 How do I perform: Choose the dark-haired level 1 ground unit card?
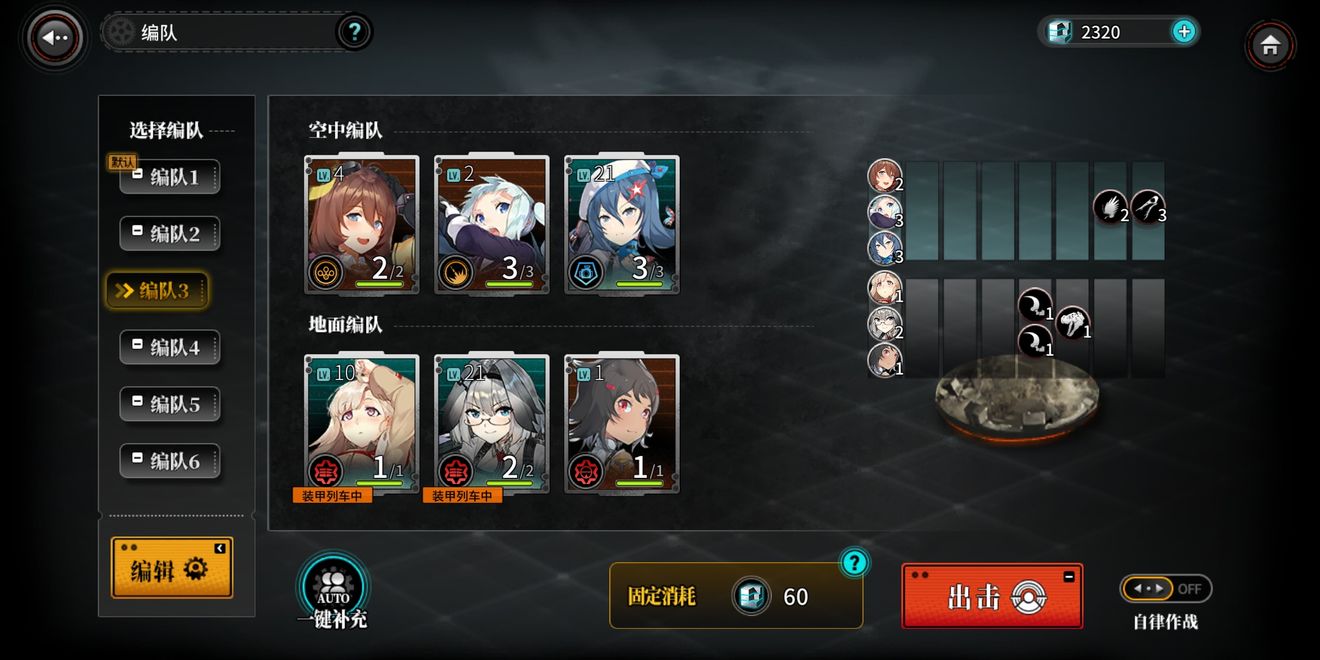621,424
